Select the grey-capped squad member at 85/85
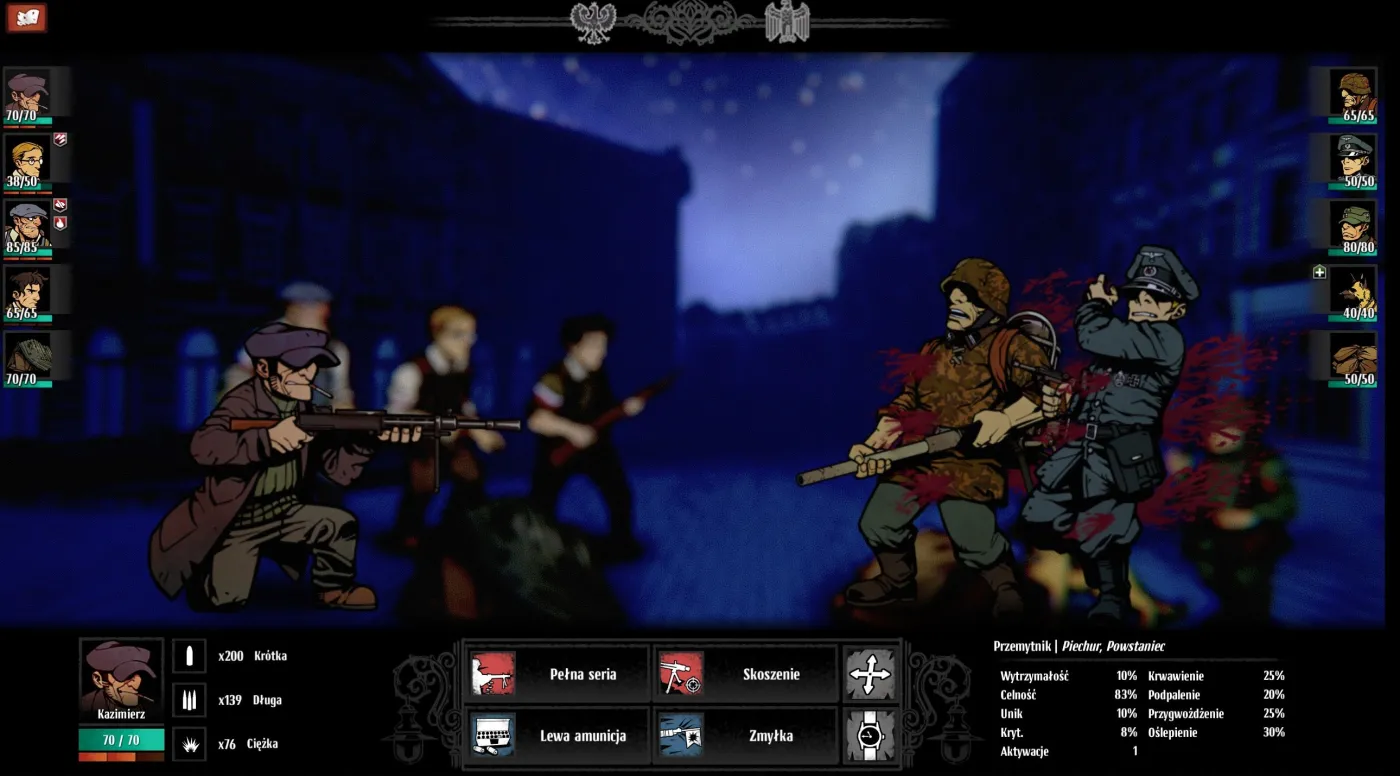The width and height of the screenshot is (1400, 776). (x=27, y=226)
